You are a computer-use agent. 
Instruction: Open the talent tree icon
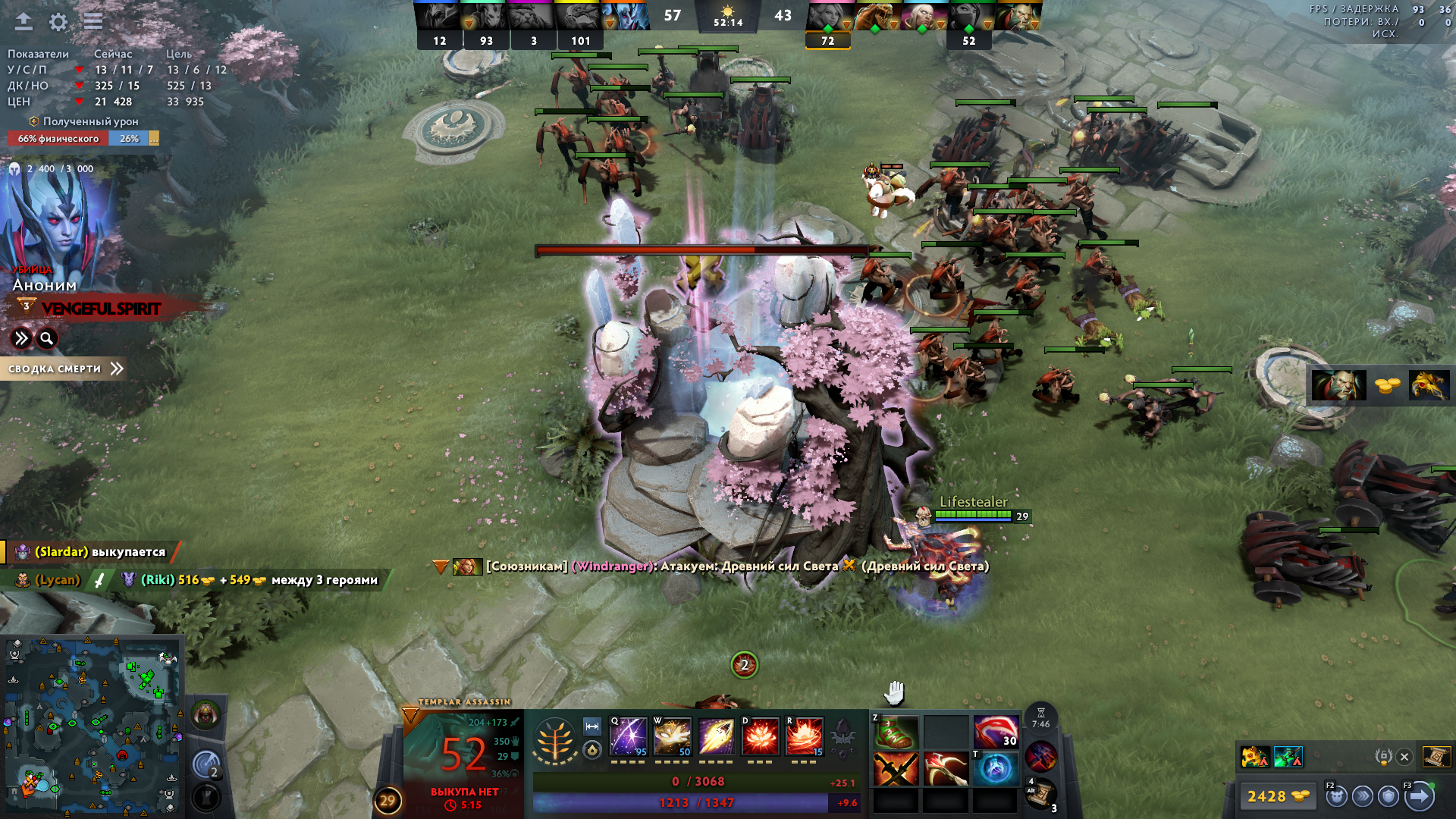click(555, 740)
